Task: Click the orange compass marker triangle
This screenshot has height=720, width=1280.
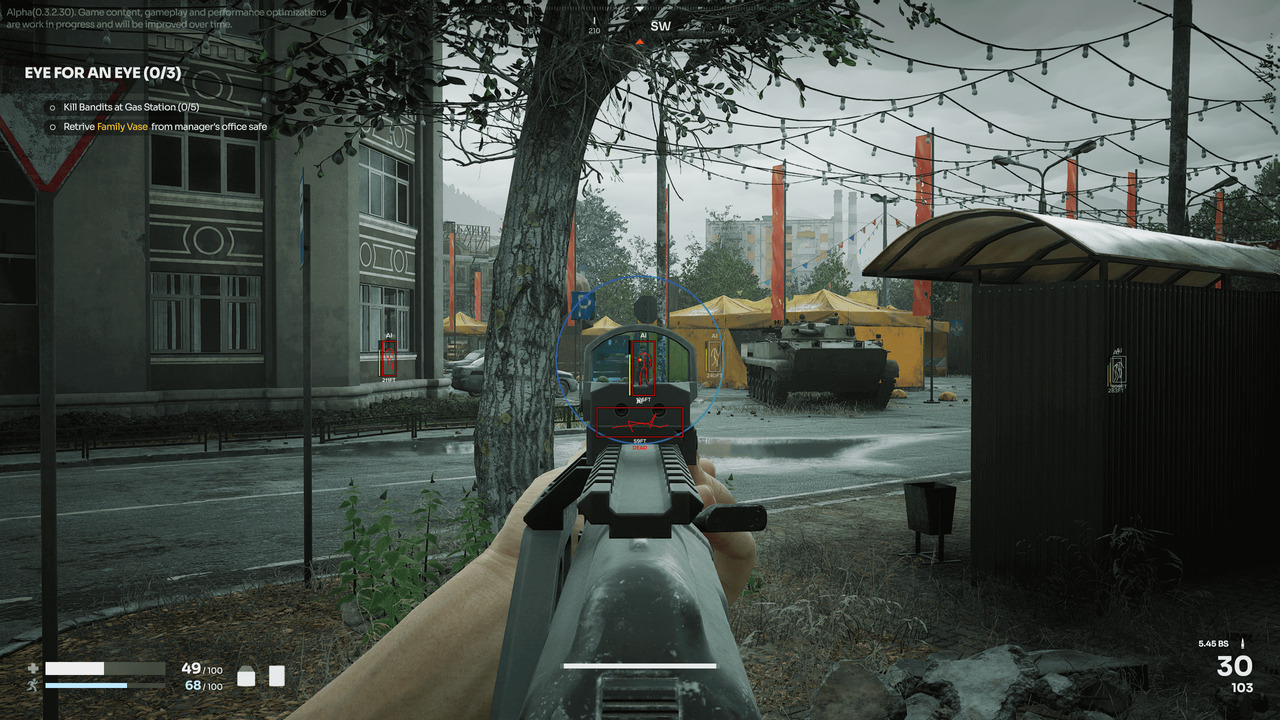Action: (x=639, y=42)
